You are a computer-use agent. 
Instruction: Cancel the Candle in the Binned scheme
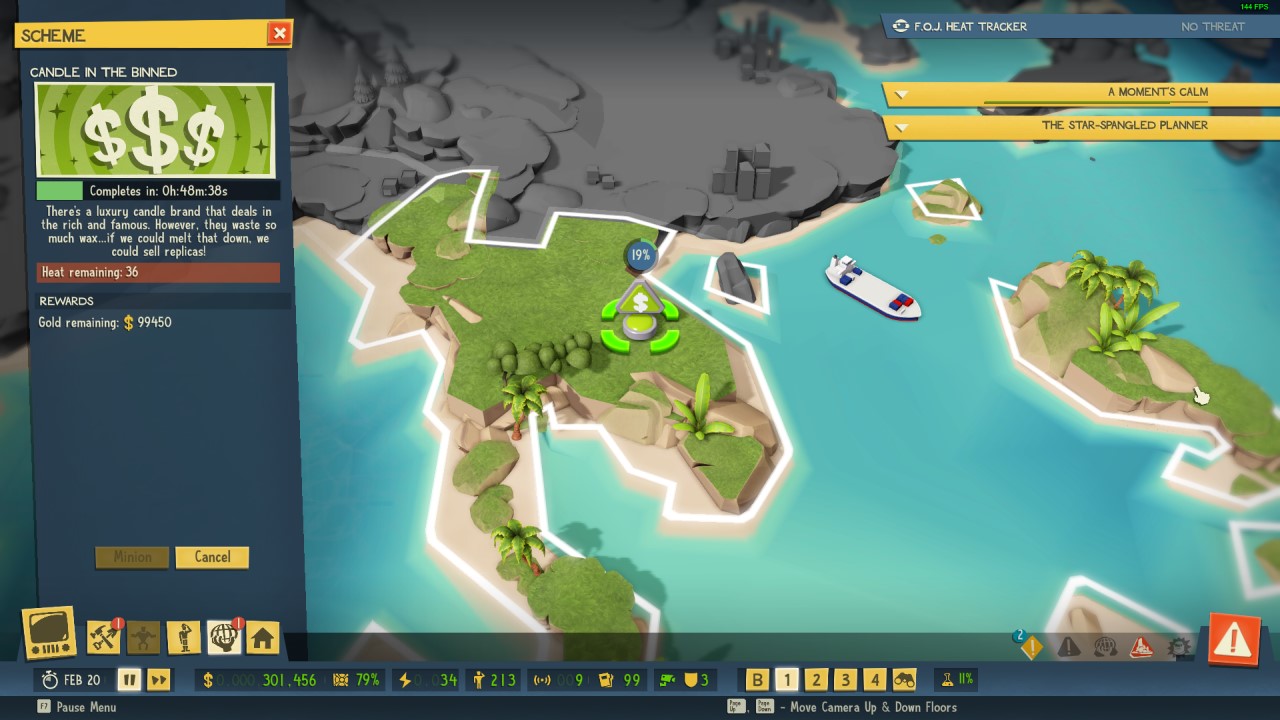pos(212,557)
